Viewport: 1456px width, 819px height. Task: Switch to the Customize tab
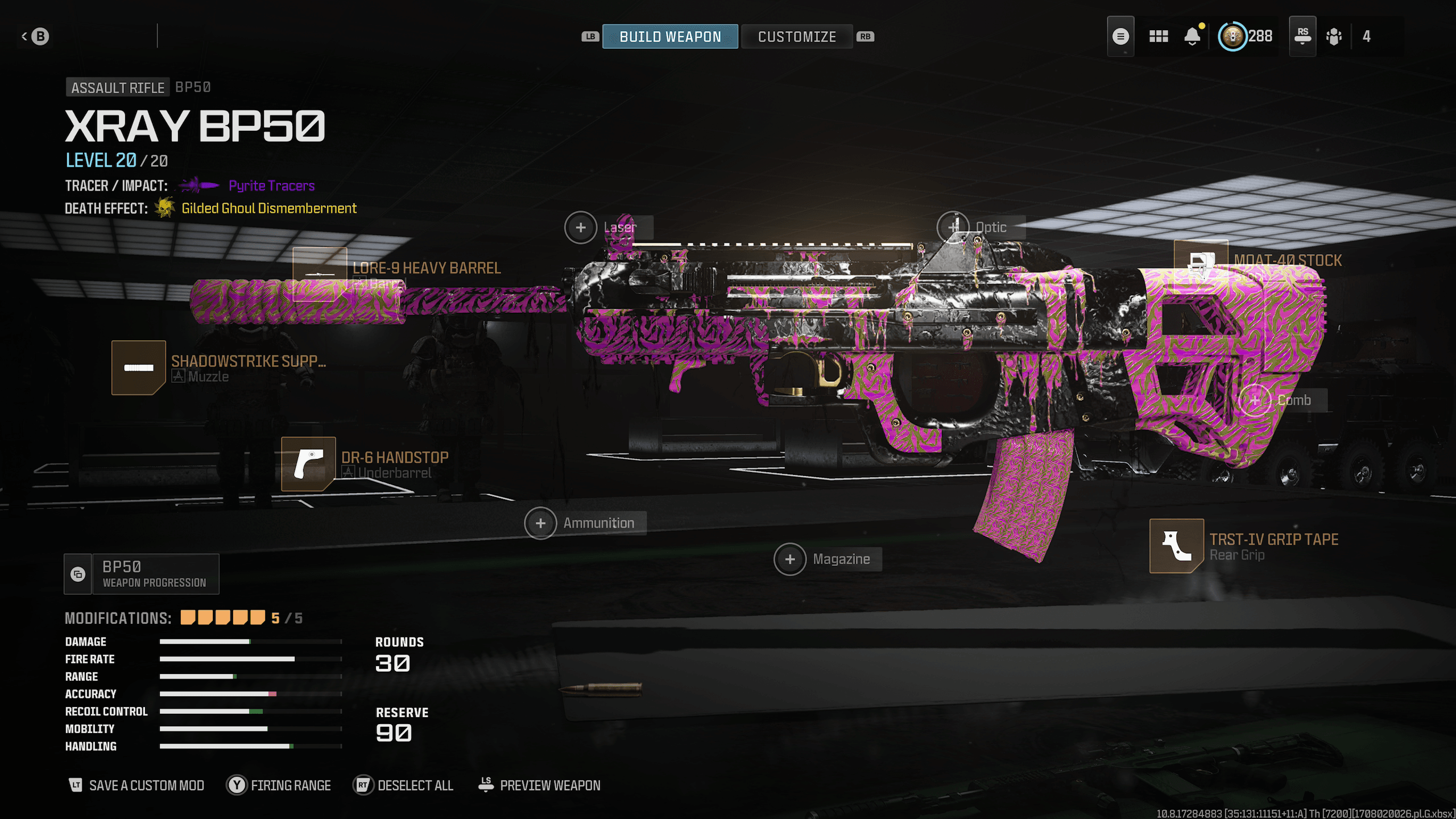coord(796,37)
